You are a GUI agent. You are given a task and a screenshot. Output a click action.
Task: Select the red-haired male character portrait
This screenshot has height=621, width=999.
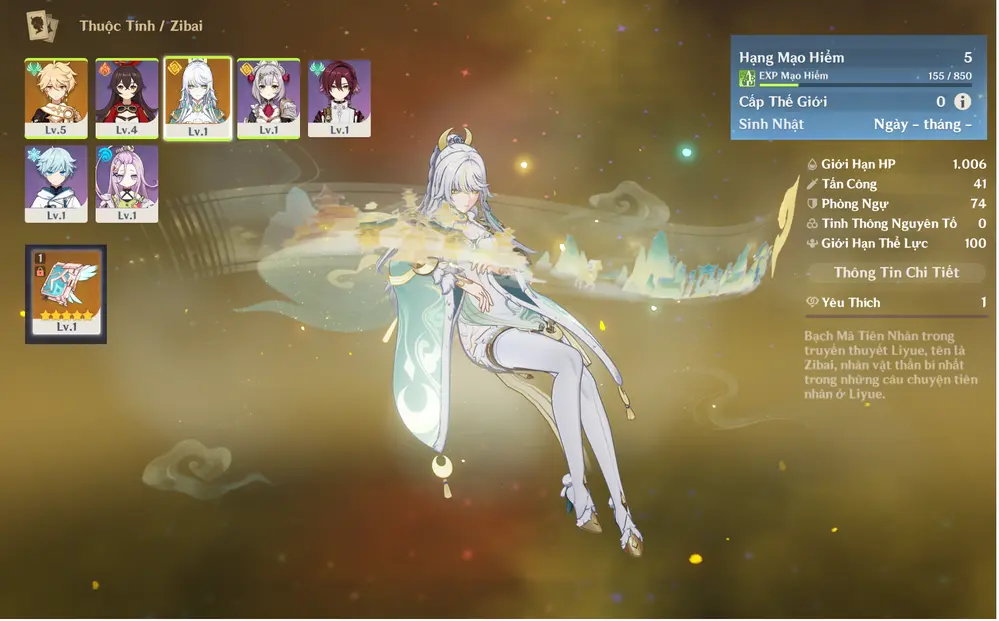tap(339, 97)
